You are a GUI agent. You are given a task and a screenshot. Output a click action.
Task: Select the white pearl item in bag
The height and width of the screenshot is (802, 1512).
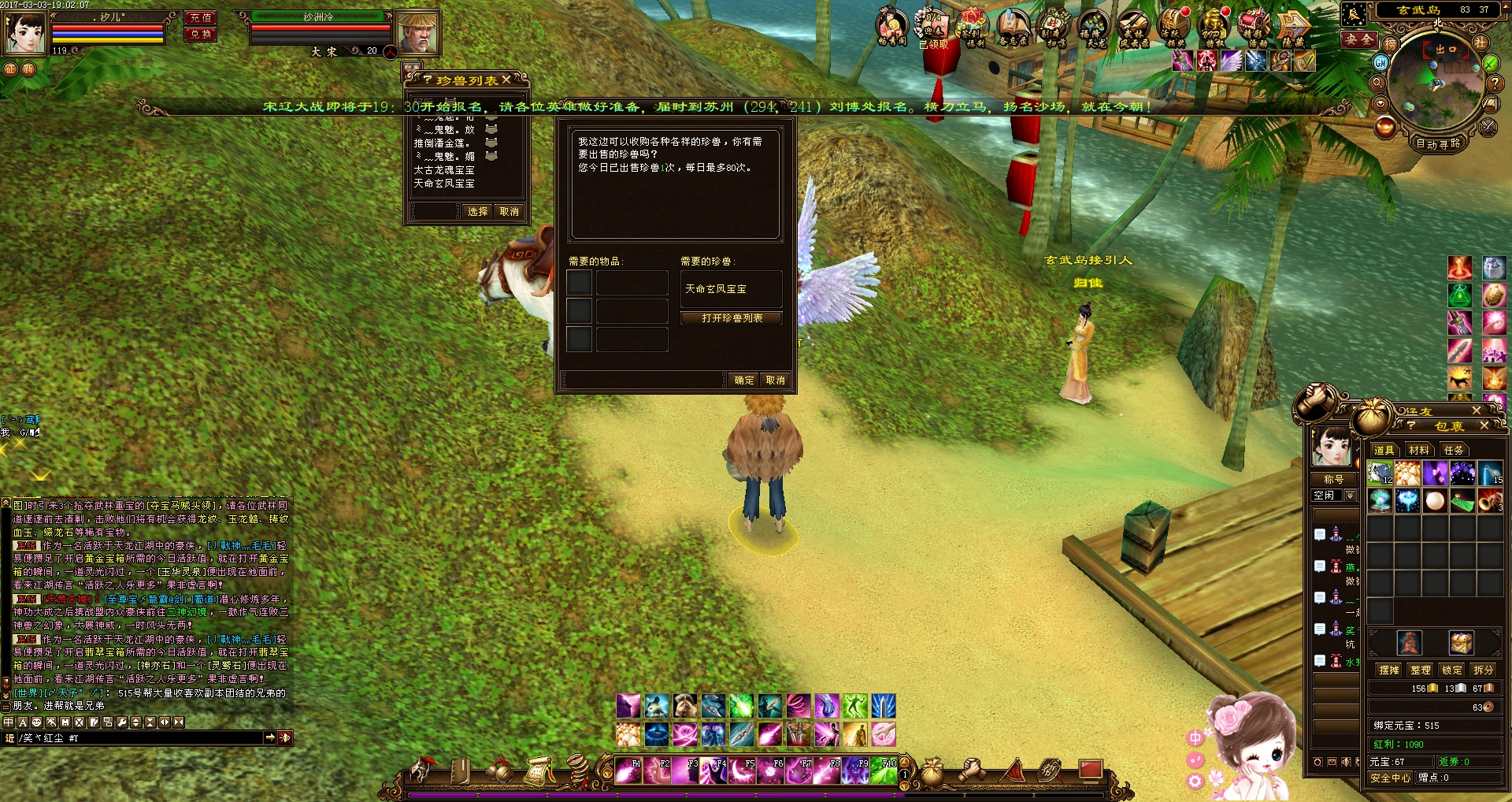pos(1435,500)
